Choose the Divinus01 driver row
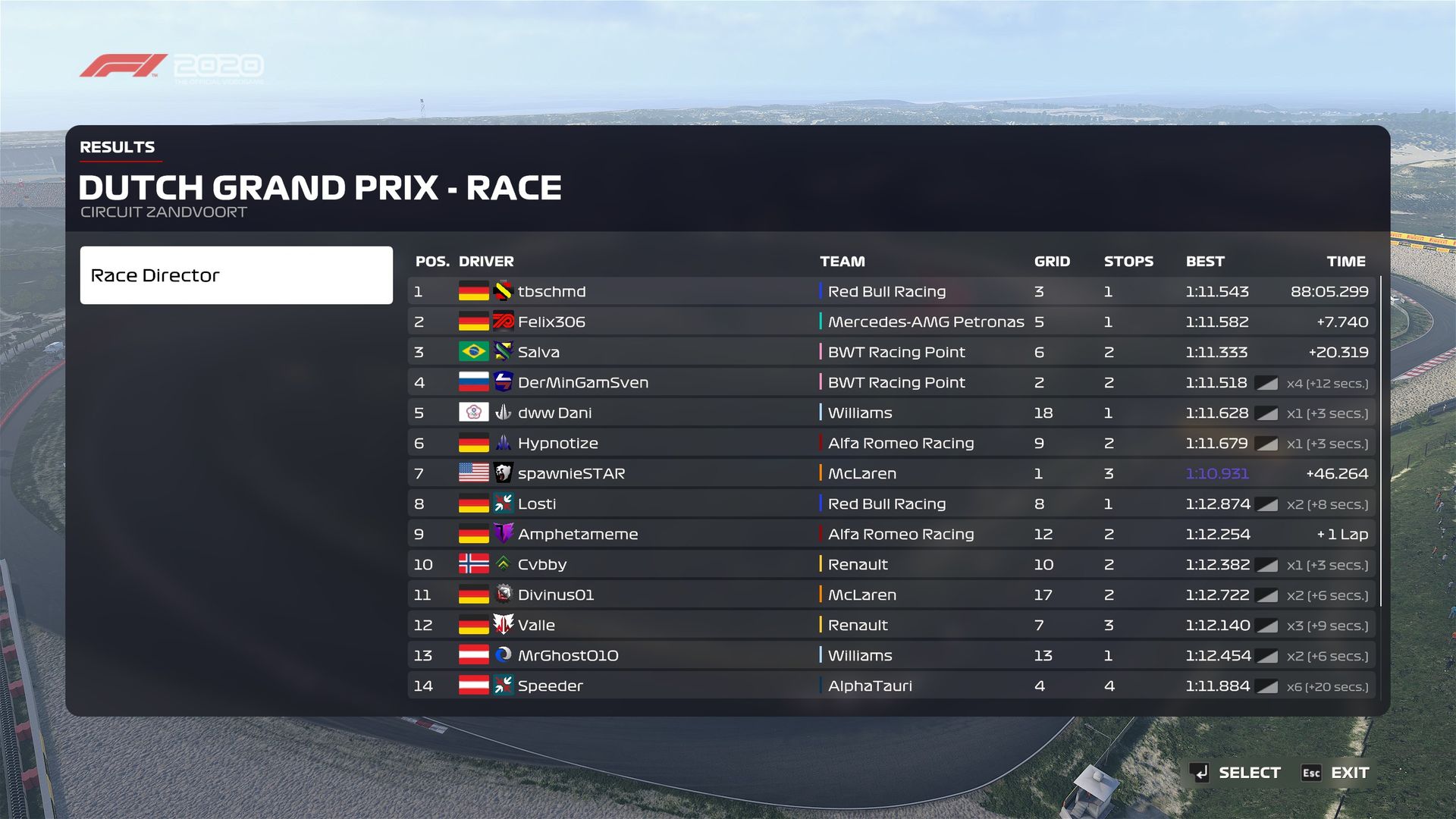 891,595
